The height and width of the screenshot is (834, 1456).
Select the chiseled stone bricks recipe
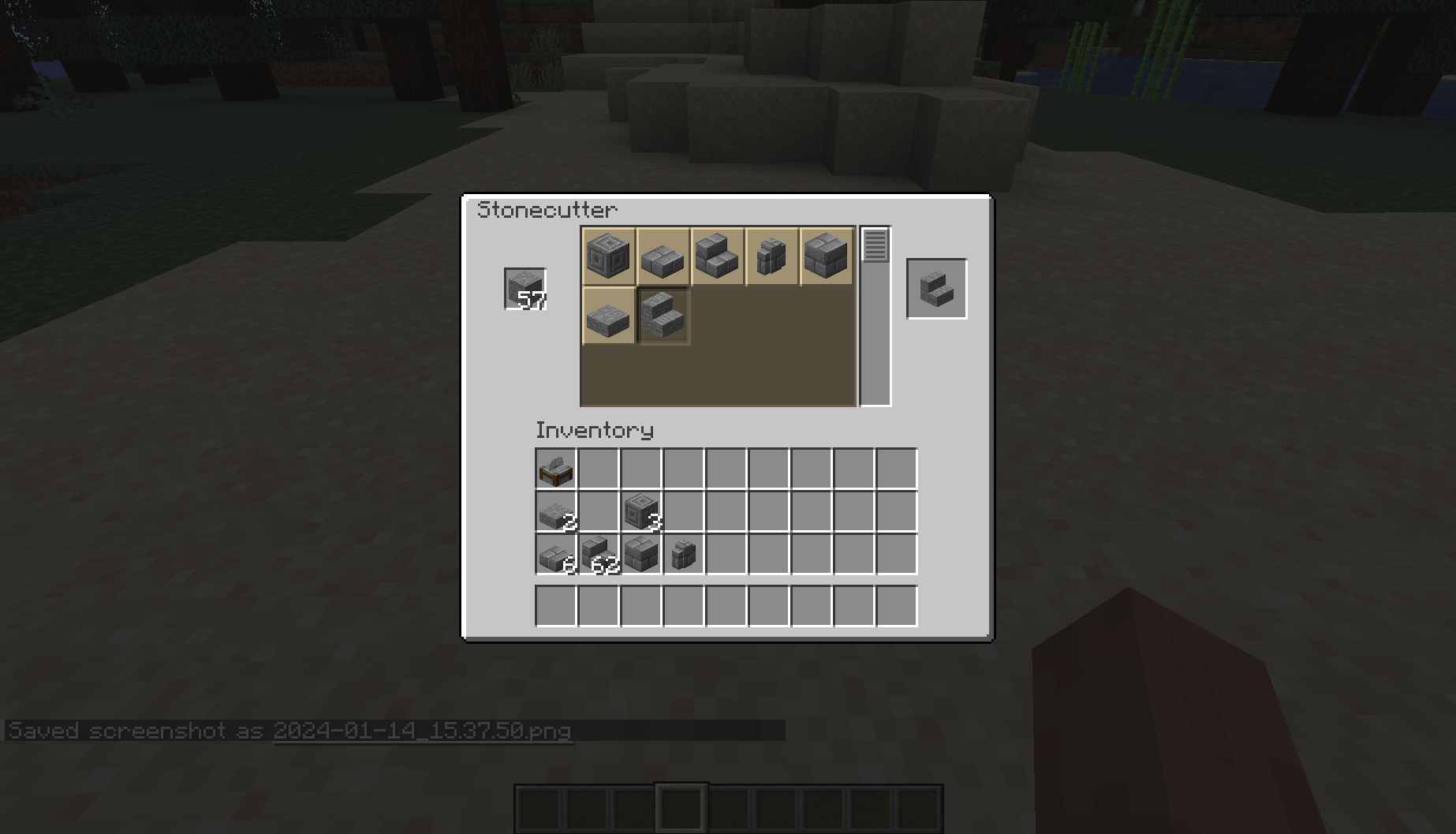[607, 256]
